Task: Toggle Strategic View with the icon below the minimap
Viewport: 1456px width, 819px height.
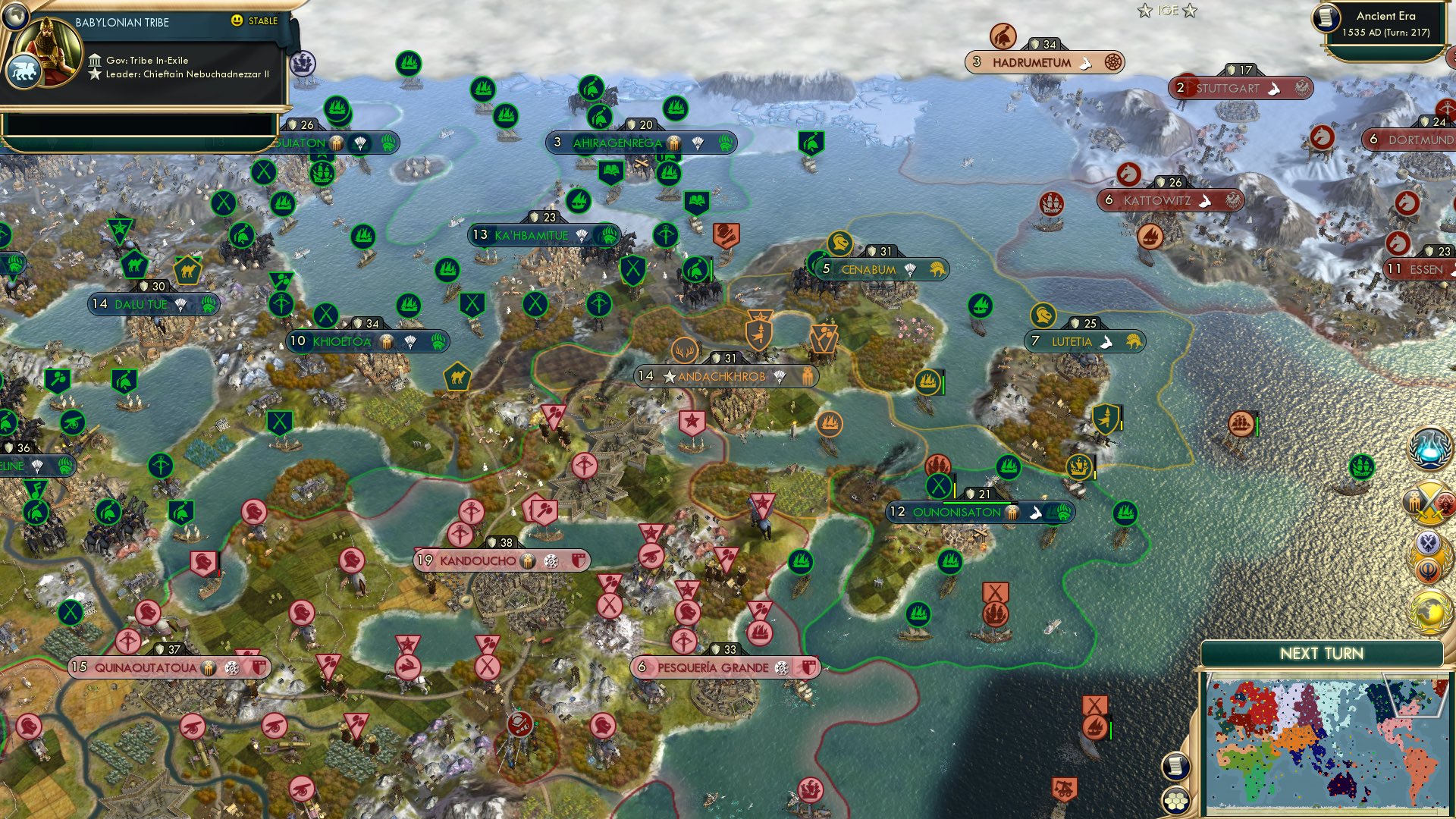Action: tap(1175, 767)
